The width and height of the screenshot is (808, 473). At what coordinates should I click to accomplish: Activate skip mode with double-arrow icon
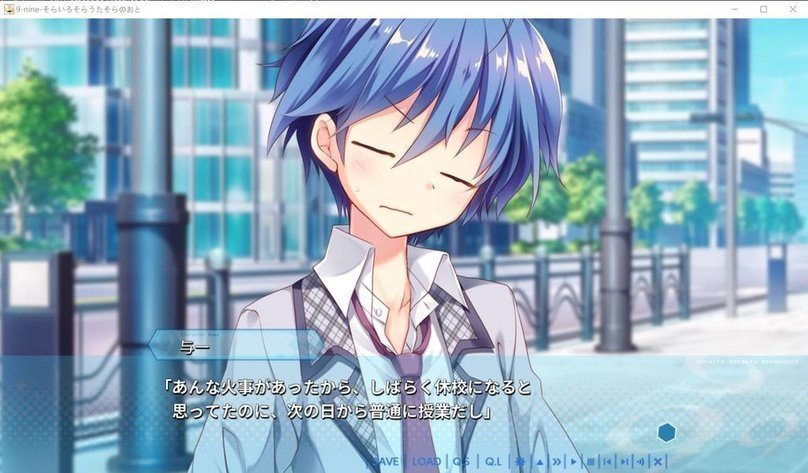[557, 461]
